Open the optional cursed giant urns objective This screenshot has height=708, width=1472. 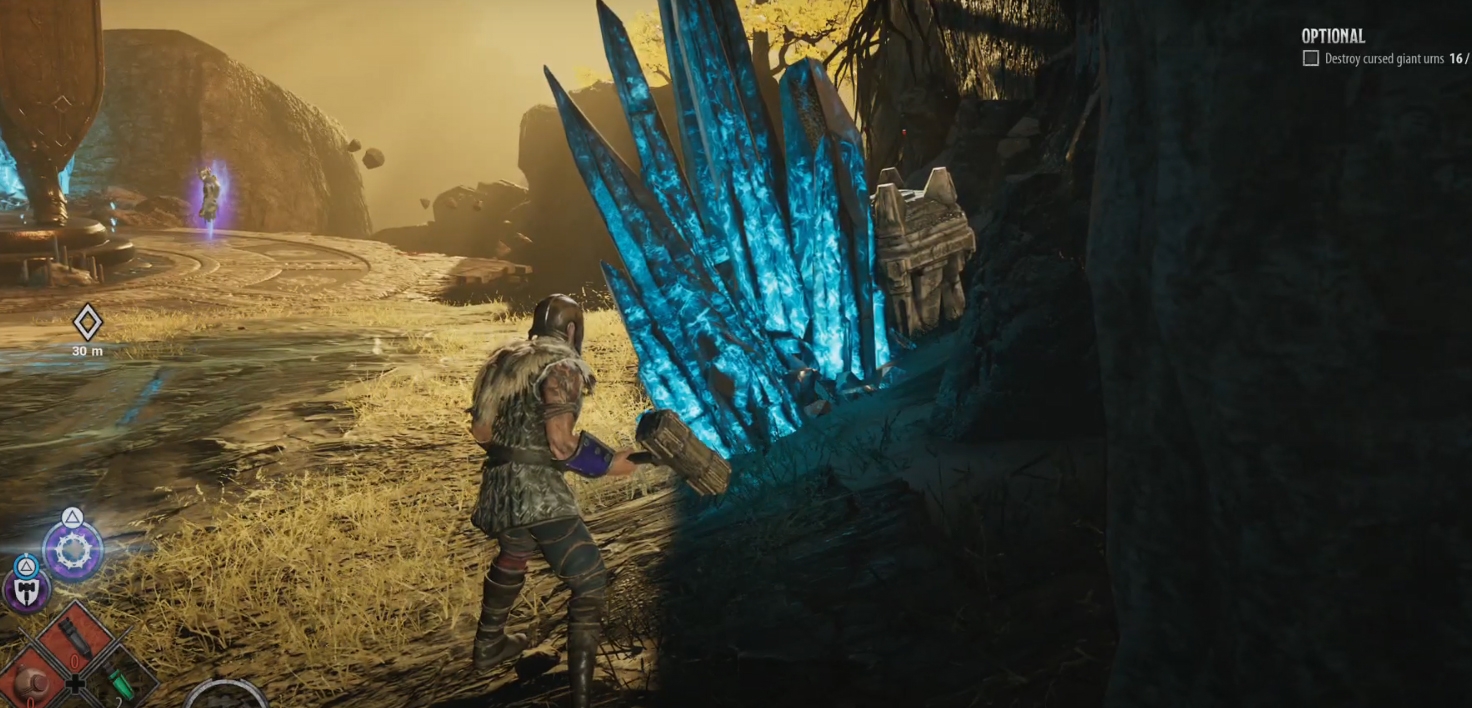coord(1384,59)
